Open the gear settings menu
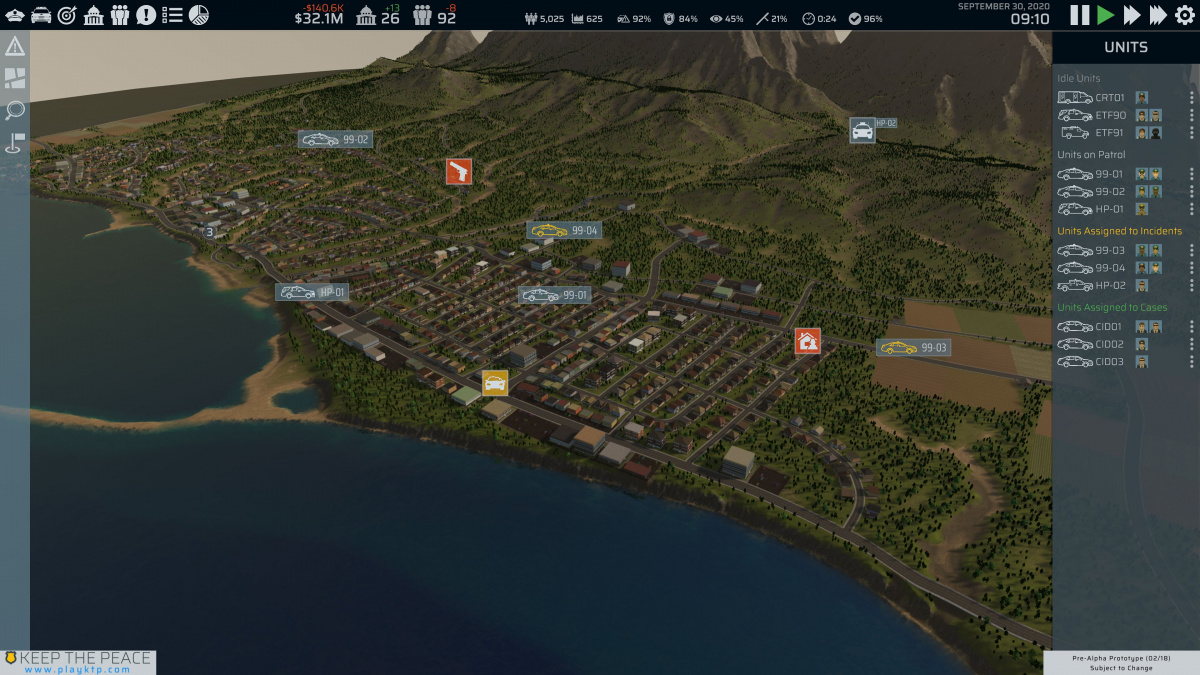1200x675 pixels. coord(1184,15)
